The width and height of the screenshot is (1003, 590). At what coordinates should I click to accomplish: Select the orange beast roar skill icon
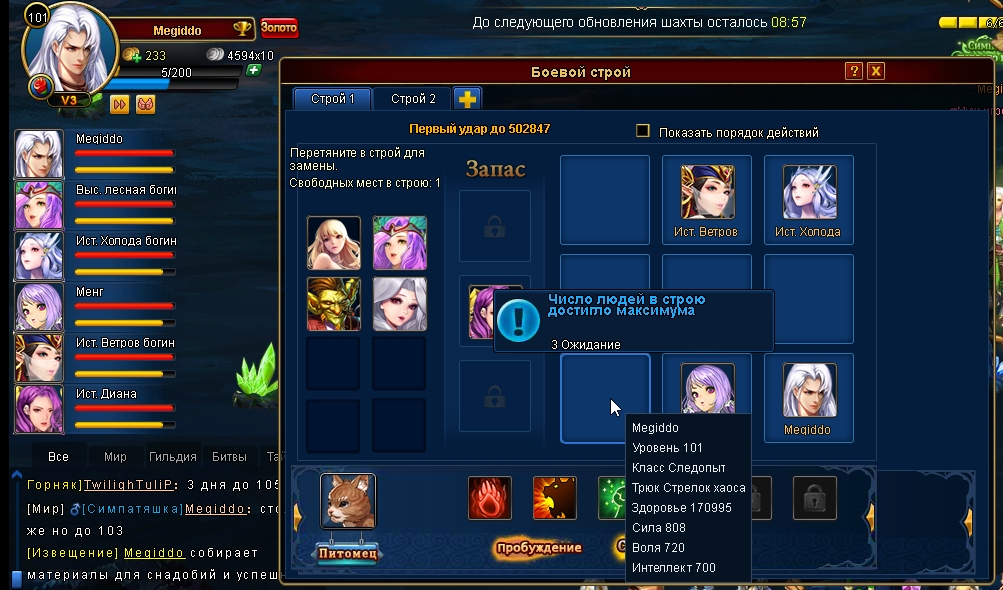point(555,498)
